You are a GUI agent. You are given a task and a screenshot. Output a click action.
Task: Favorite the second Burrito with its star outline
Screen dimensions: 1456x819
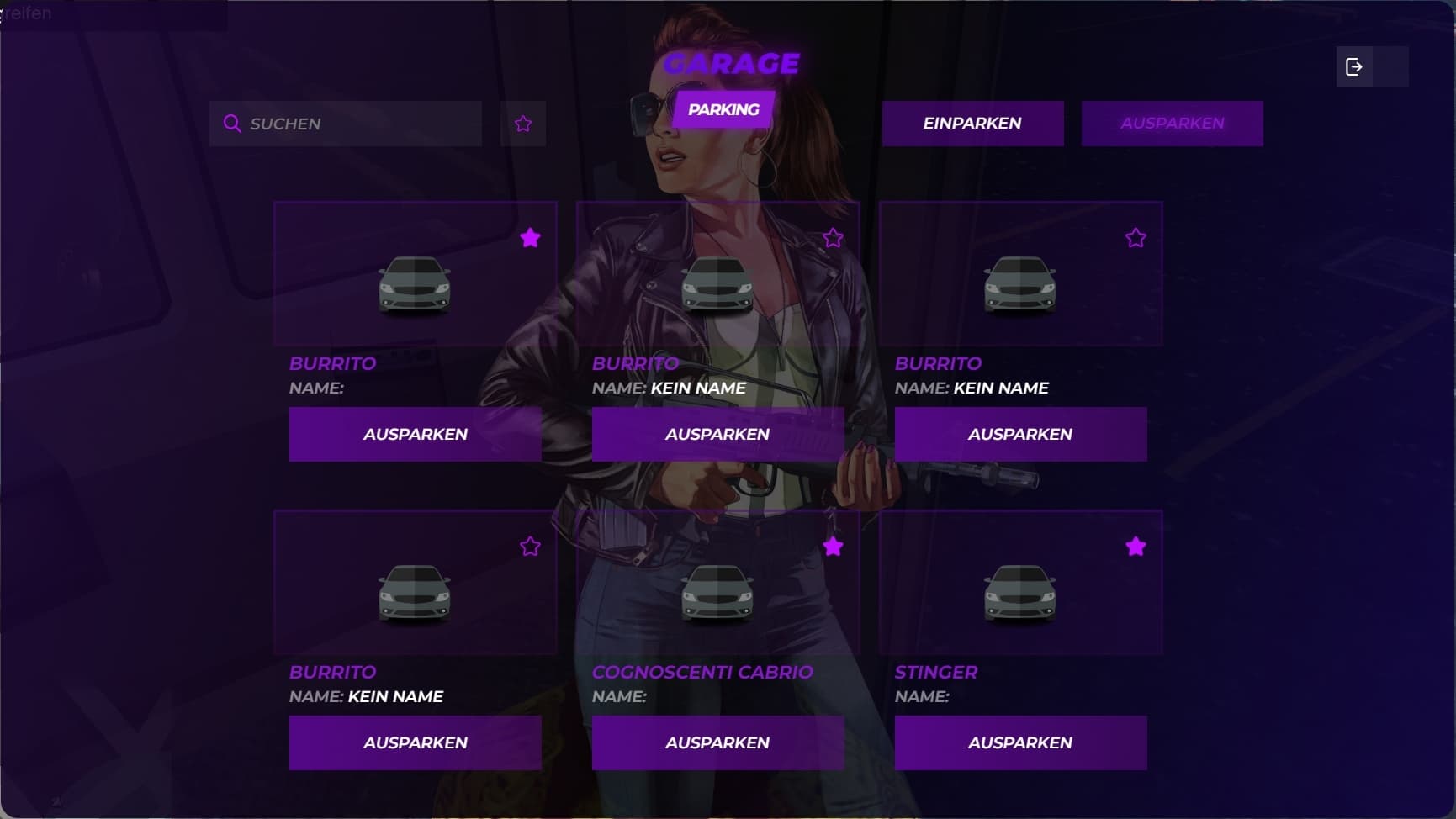pyautogui.click(x=833, y=238)
